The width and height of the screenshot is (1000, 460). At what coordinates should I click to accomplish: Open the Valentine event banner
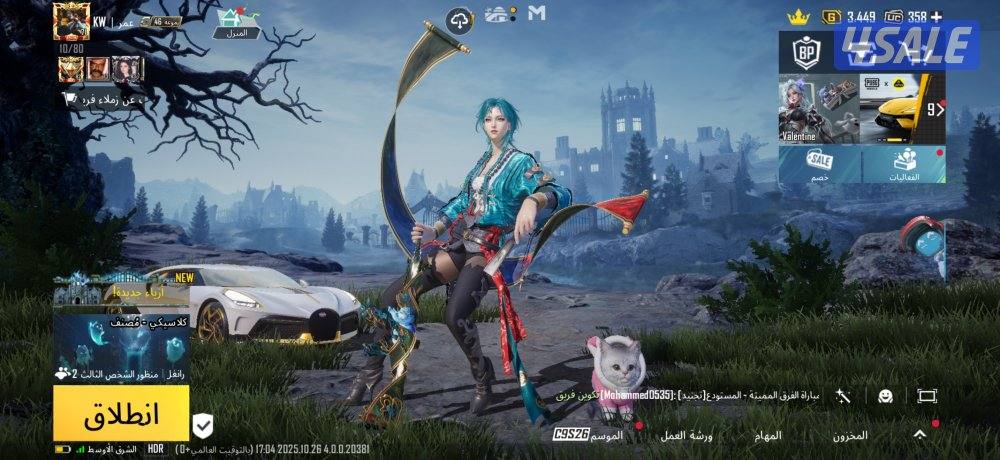click(x=818, y=110)
